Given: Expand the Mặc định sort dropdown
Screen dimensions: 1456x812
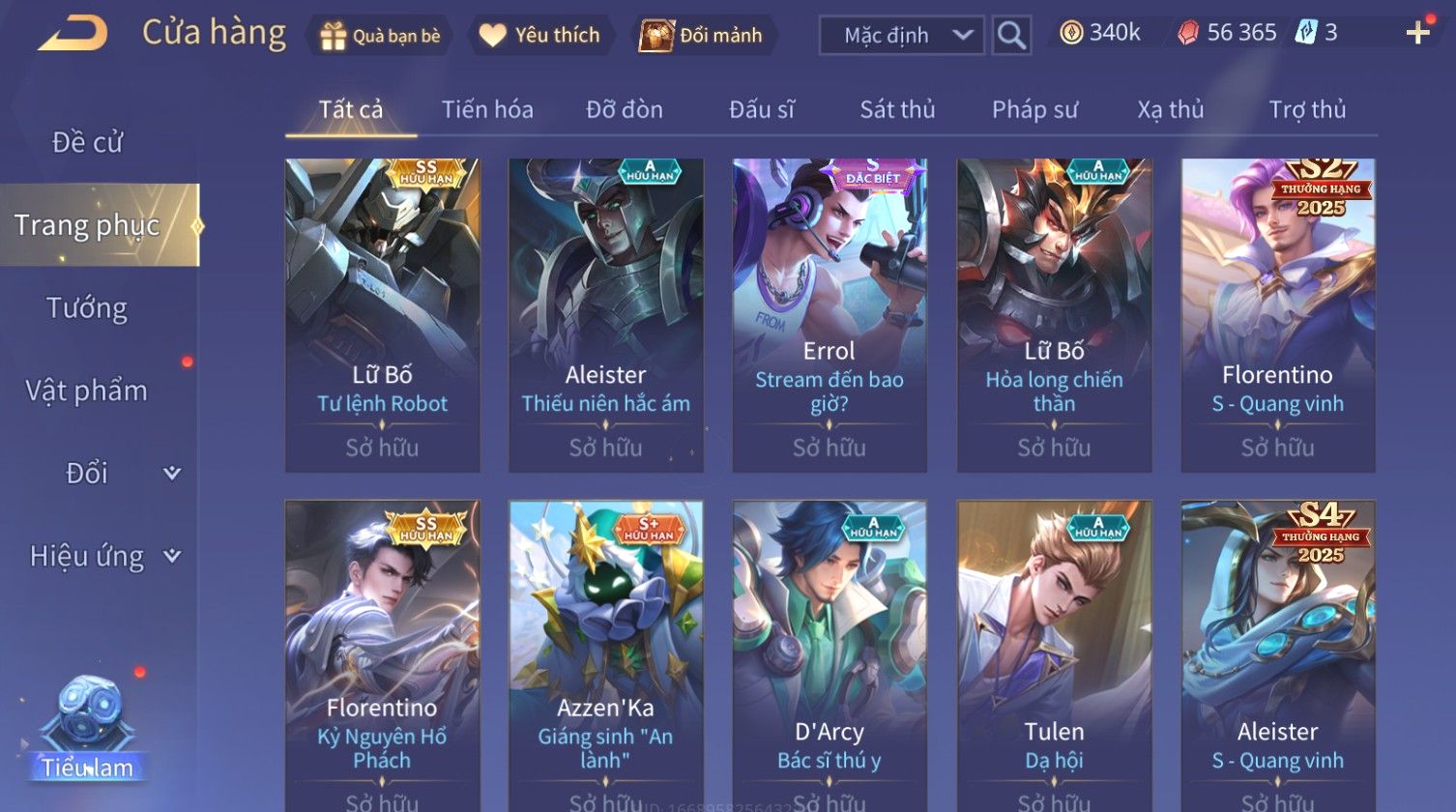Looking at the screenshot, I should [x=901, y=36].
